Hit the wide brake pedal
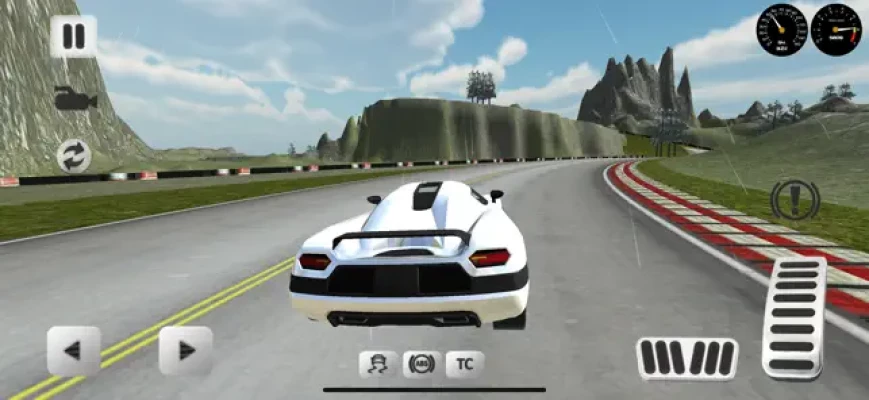 click(687, 358)
